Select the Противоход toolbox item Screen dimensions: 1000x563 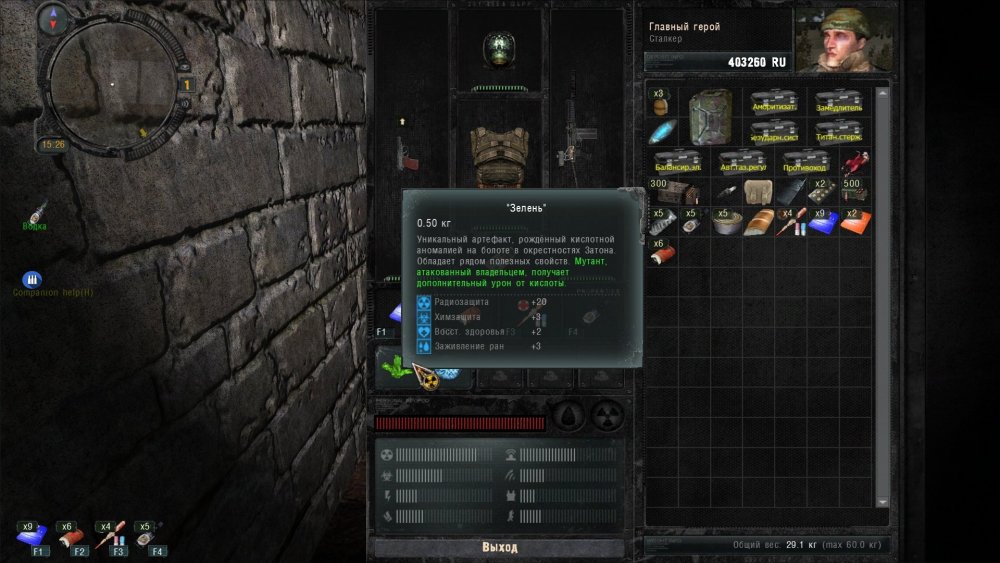coord(804,162)
